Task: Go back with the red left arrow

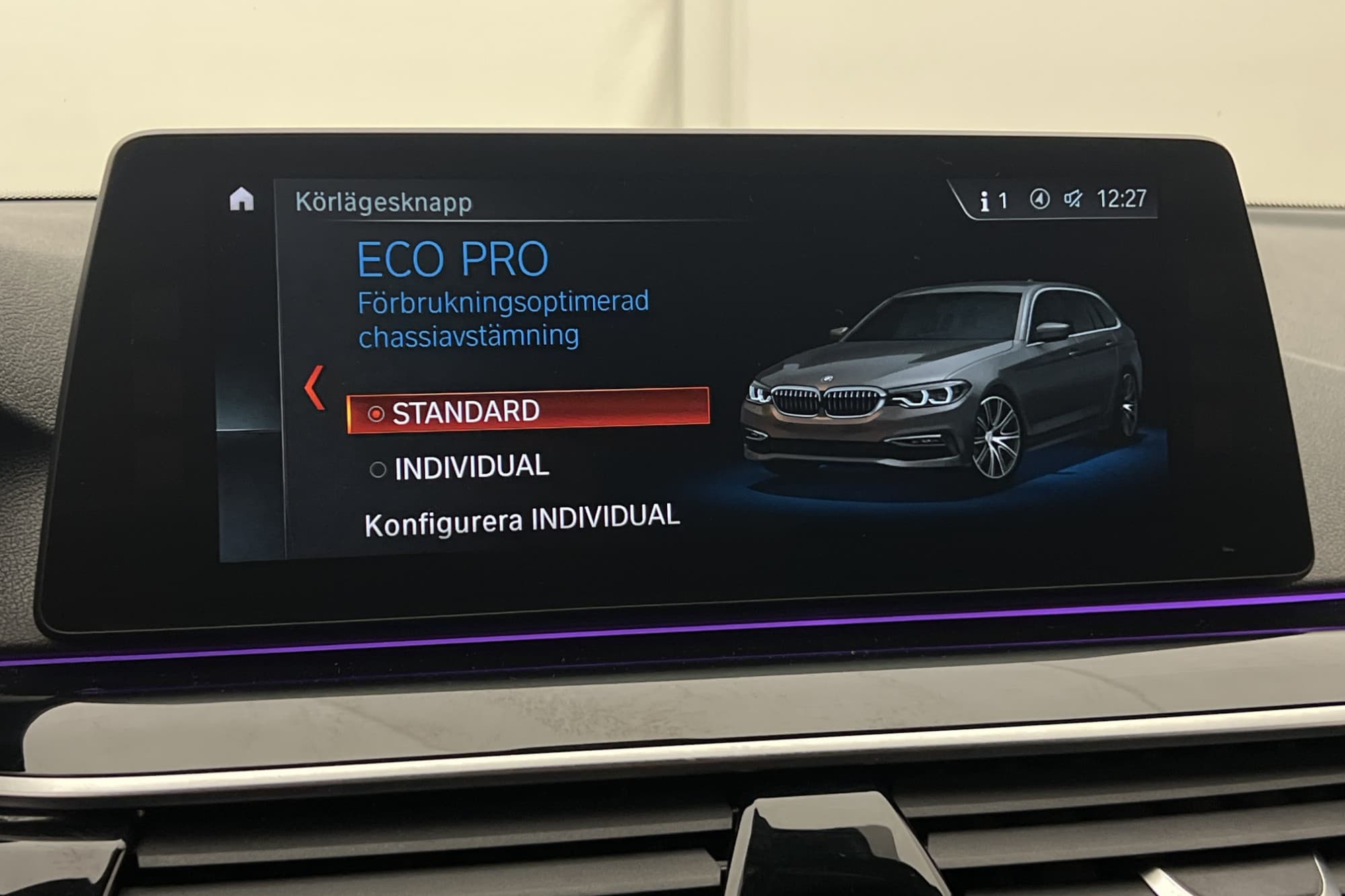Action: click(x=314, y=387)
